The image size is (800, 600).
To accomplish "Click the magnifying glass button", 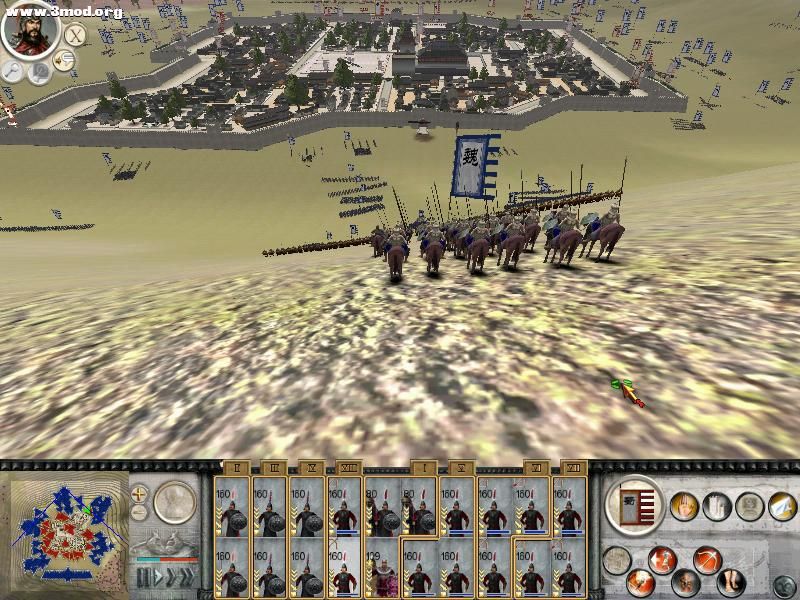I will click(13, 70).
